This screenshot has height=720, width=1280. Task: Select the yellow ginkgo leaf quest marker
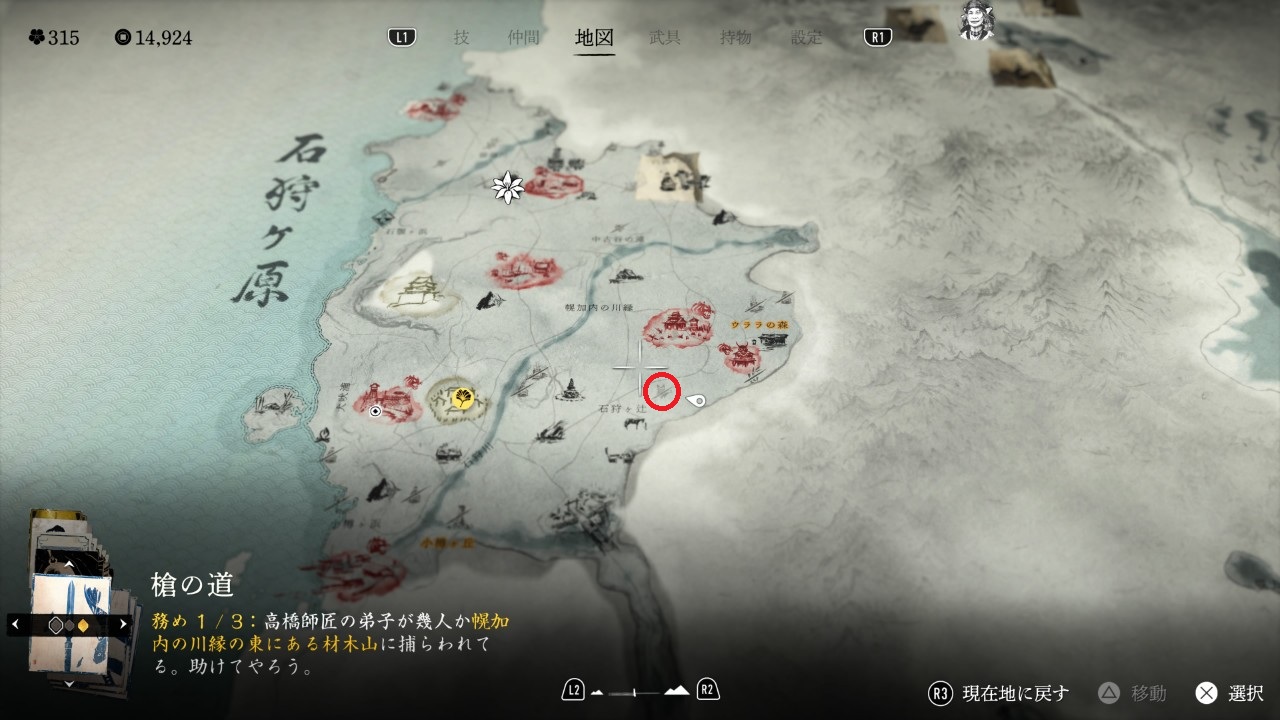[x=462, y=399]
